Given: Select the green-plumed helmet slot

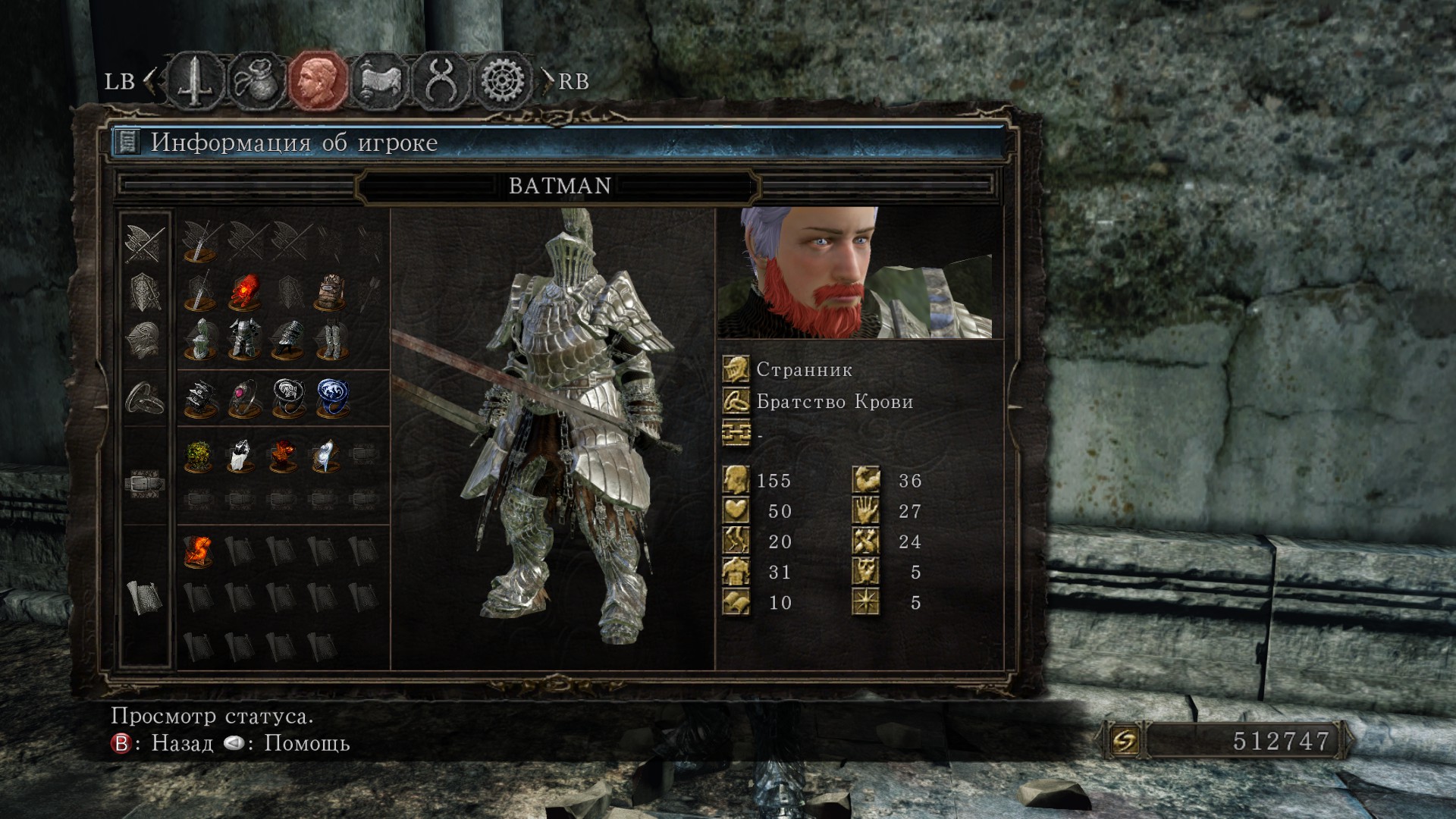Looking at the screenshot, I should point(201,338).
